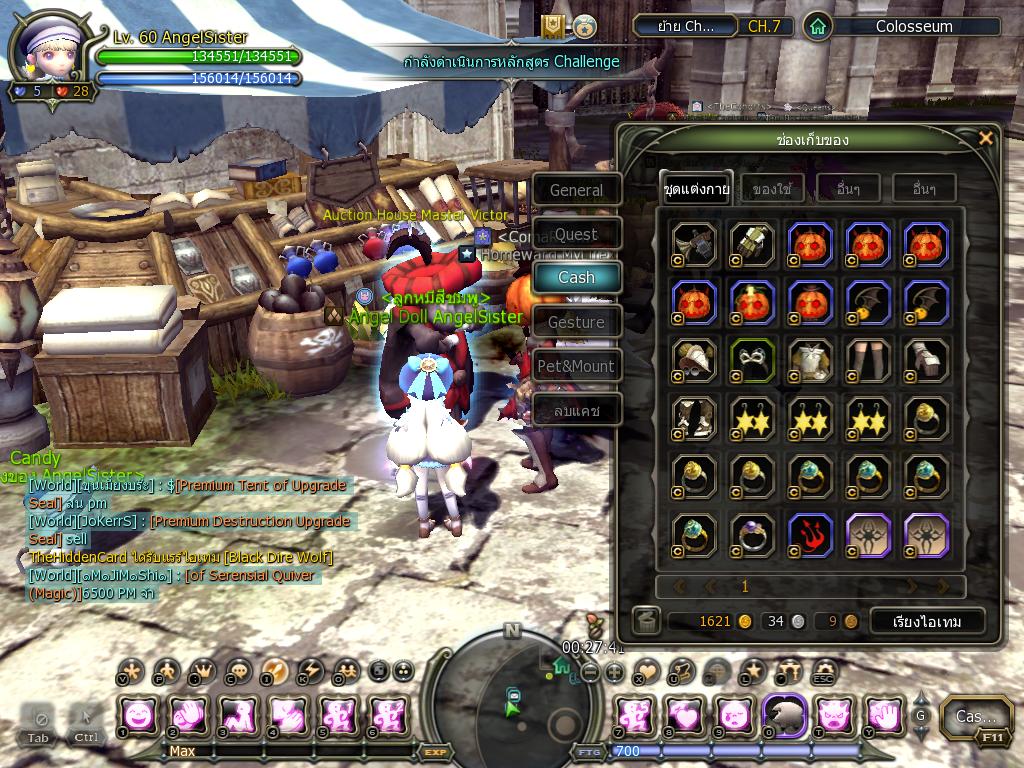
Task: Select the white mask item slot
Action: pos(752,359)
